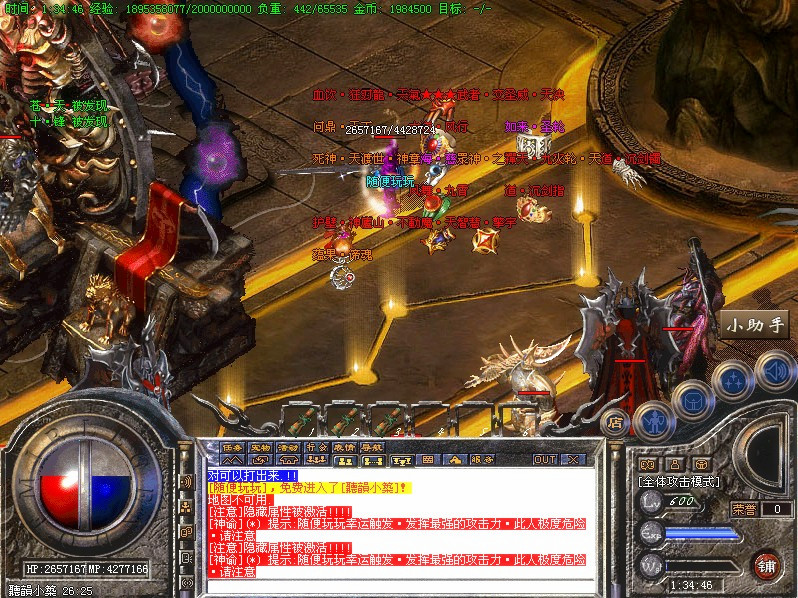Image resolution: width=798 pixels, height=598 pixels.
Task: Open the 小助手 helper panel
Action: pos(757,324)
